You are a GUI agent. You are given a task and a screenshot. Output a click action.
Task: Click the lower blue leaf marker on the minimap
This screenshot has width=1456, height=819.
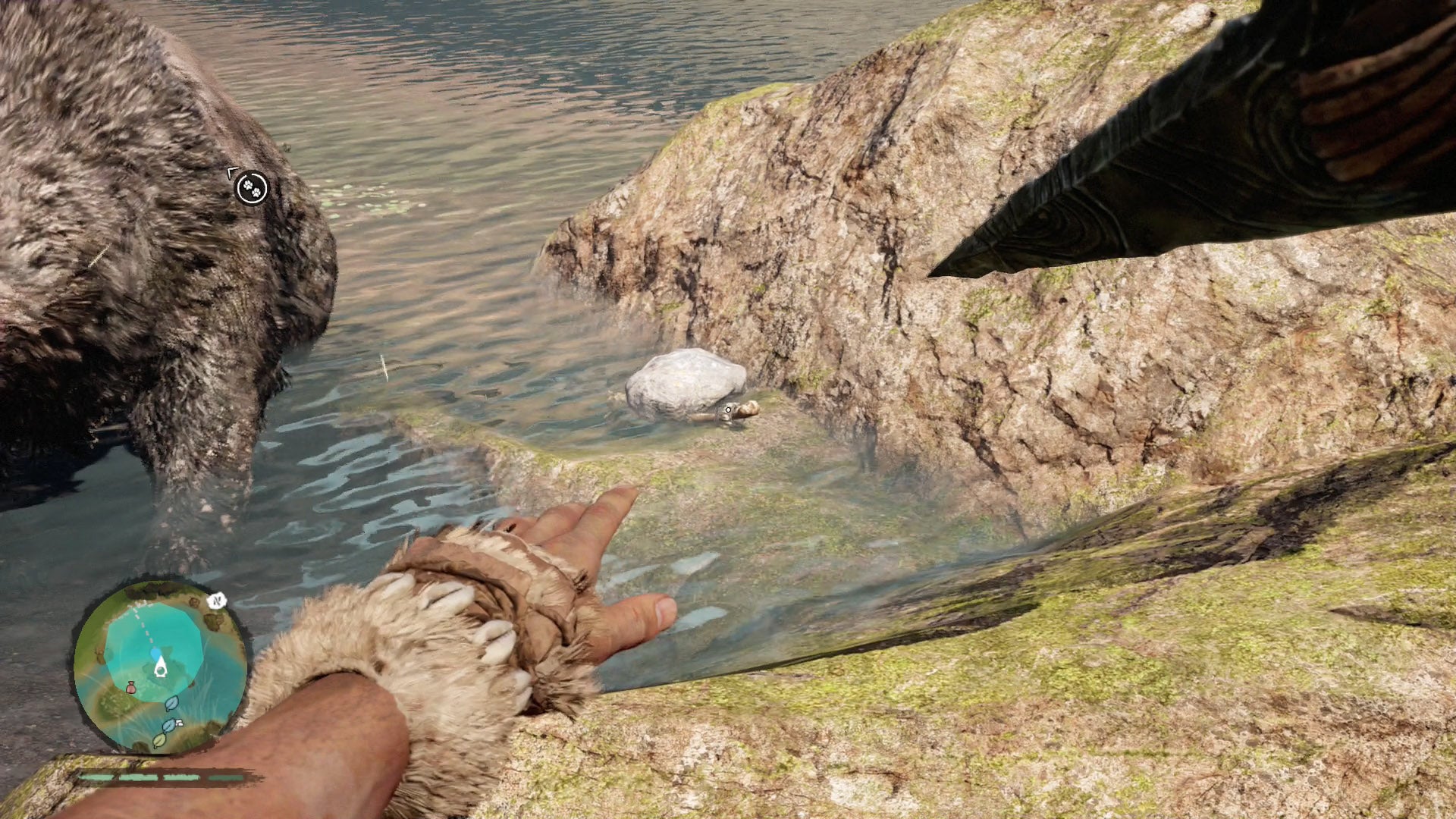click(x=171, y=725)
